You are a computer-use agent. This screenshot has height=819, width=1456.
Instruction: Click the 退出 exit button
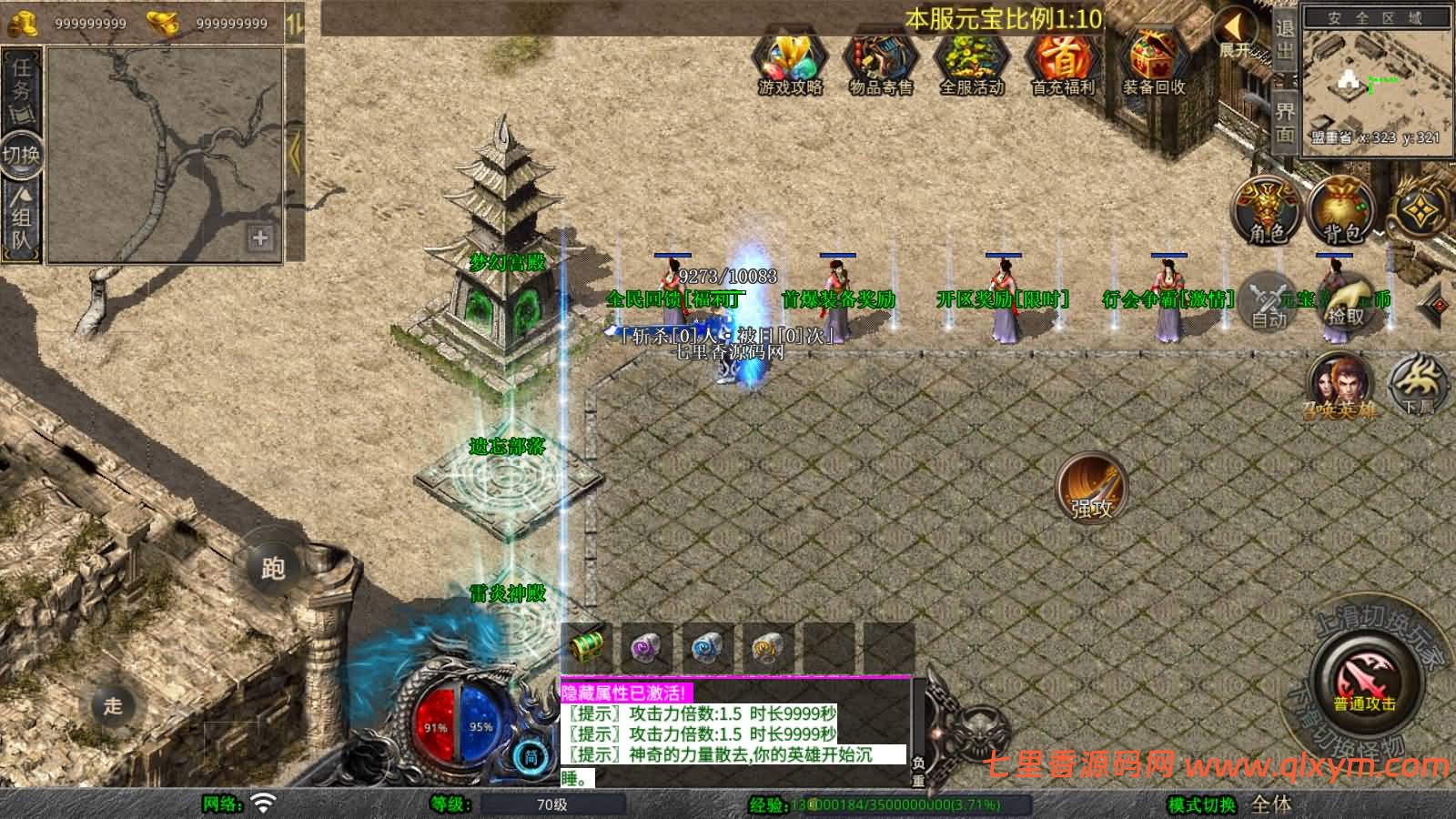pyautogui.click(x=1284, y=39)
